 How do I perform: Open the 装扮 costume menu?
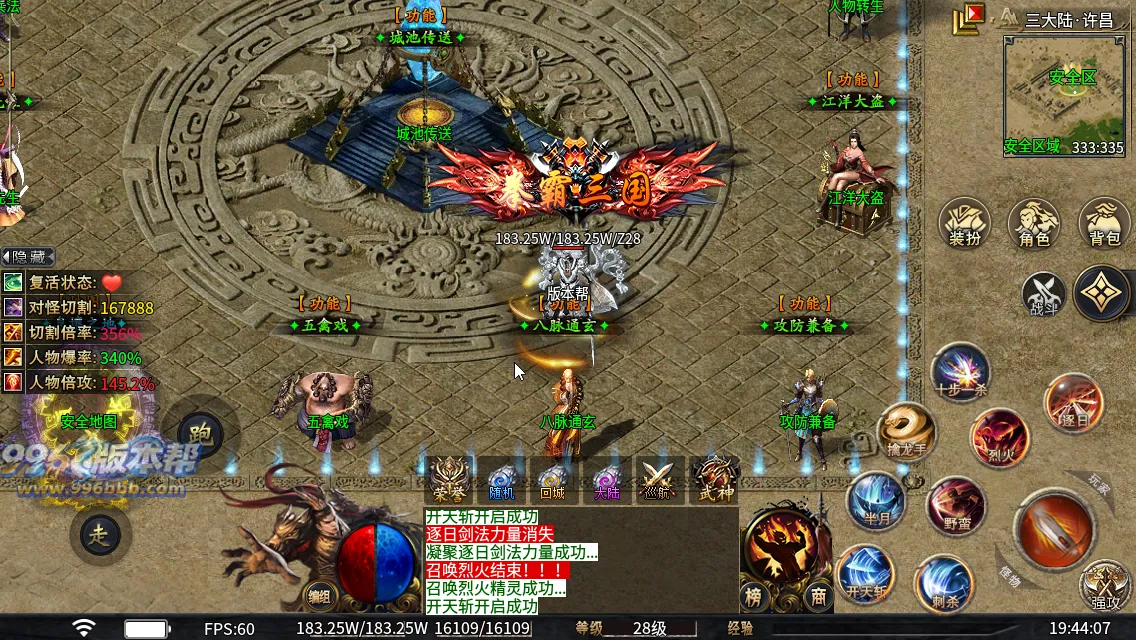(965, 223)
